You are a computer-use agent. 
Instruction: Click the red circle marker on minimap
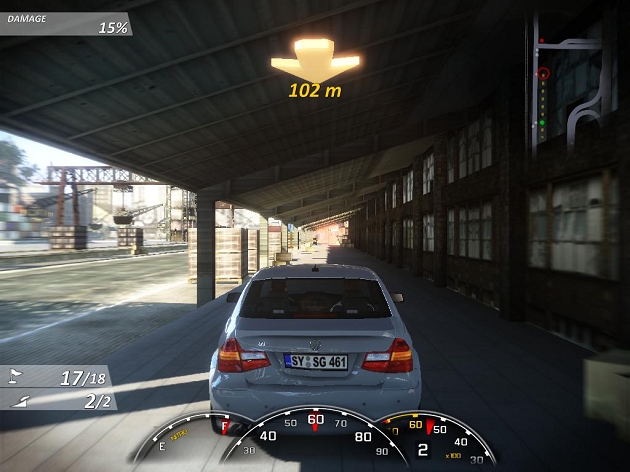point(543,73)
